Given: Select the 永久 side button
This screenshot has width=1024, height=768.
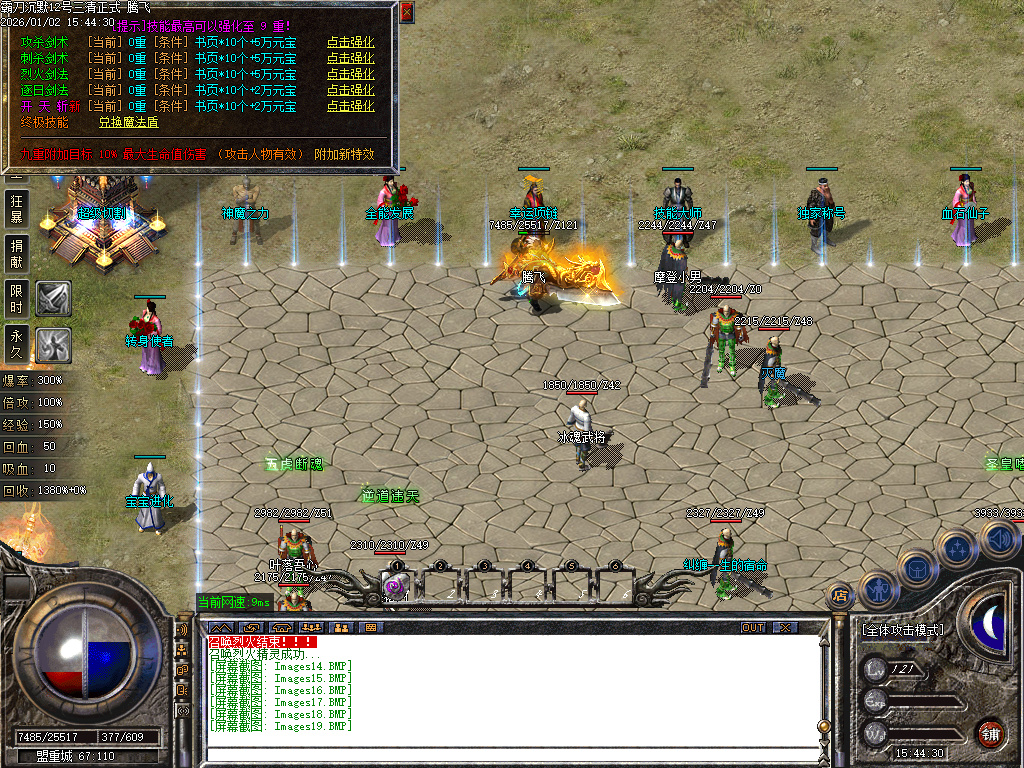Looking at the screenshot, I should 17,343.
